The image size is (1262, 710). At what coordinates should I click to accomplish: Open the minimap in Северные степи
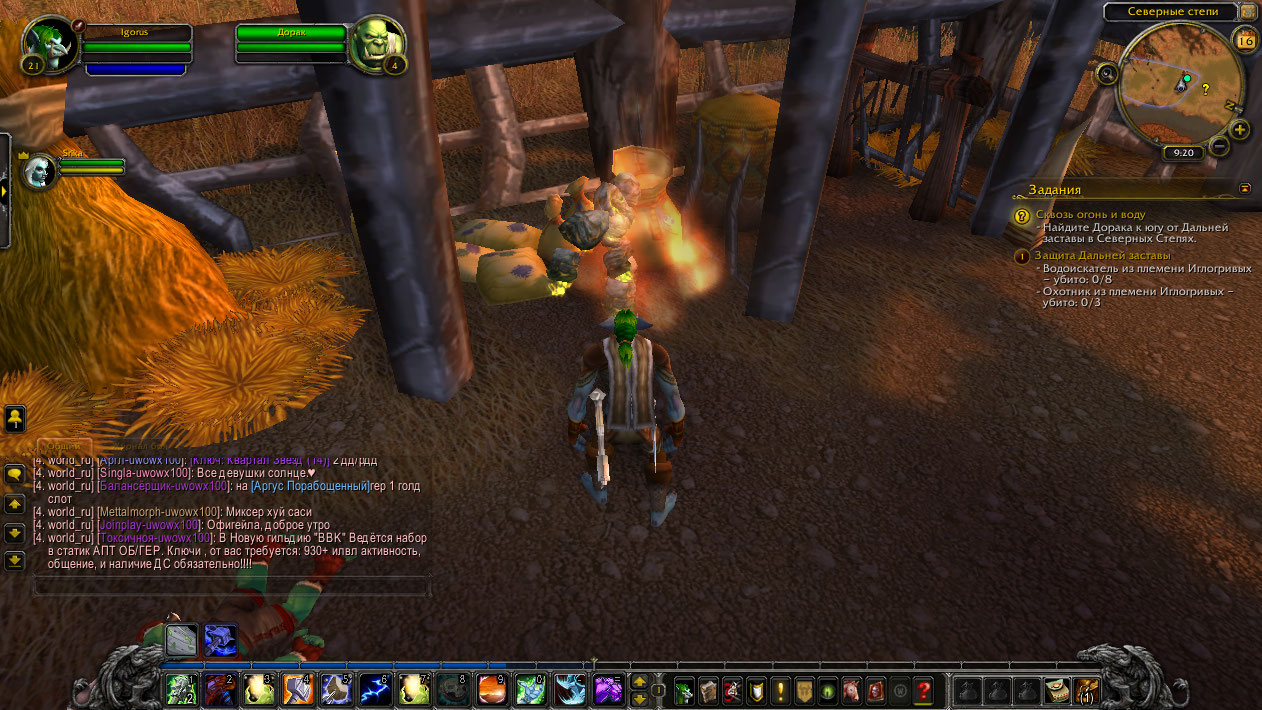(x=1180, y=86)
